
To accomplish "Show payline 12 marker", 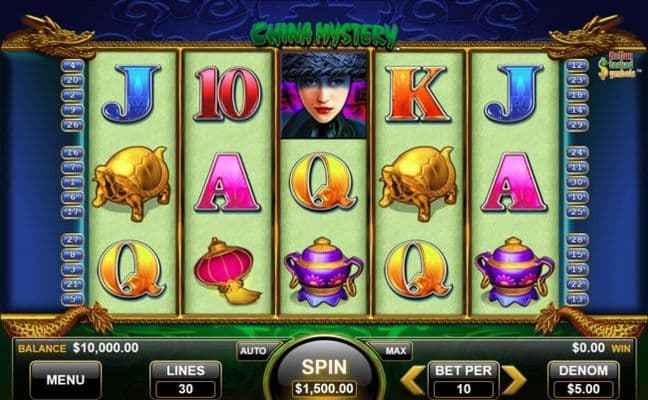I will click(576, 66).
